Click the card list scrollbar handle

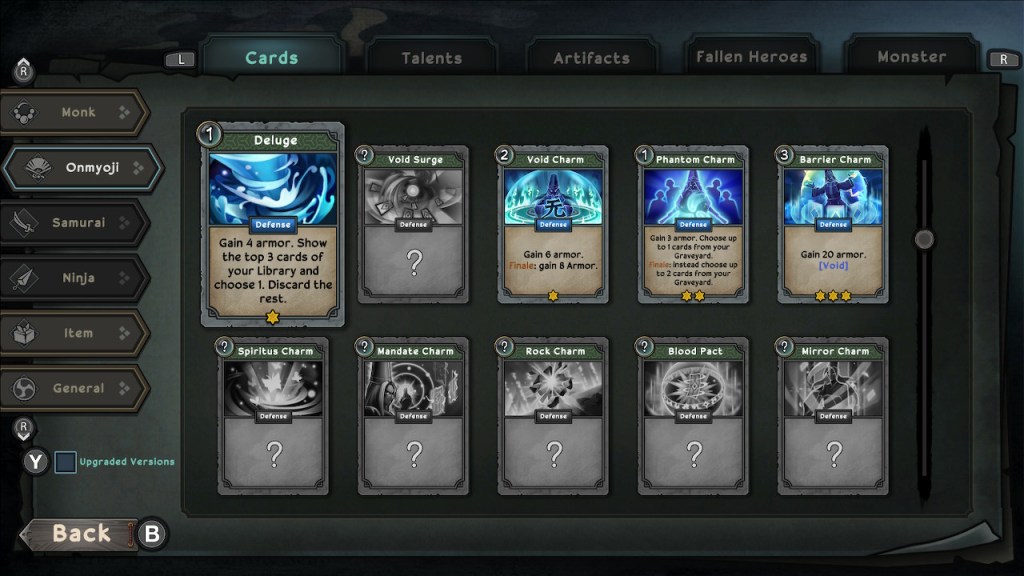point(924,239)
